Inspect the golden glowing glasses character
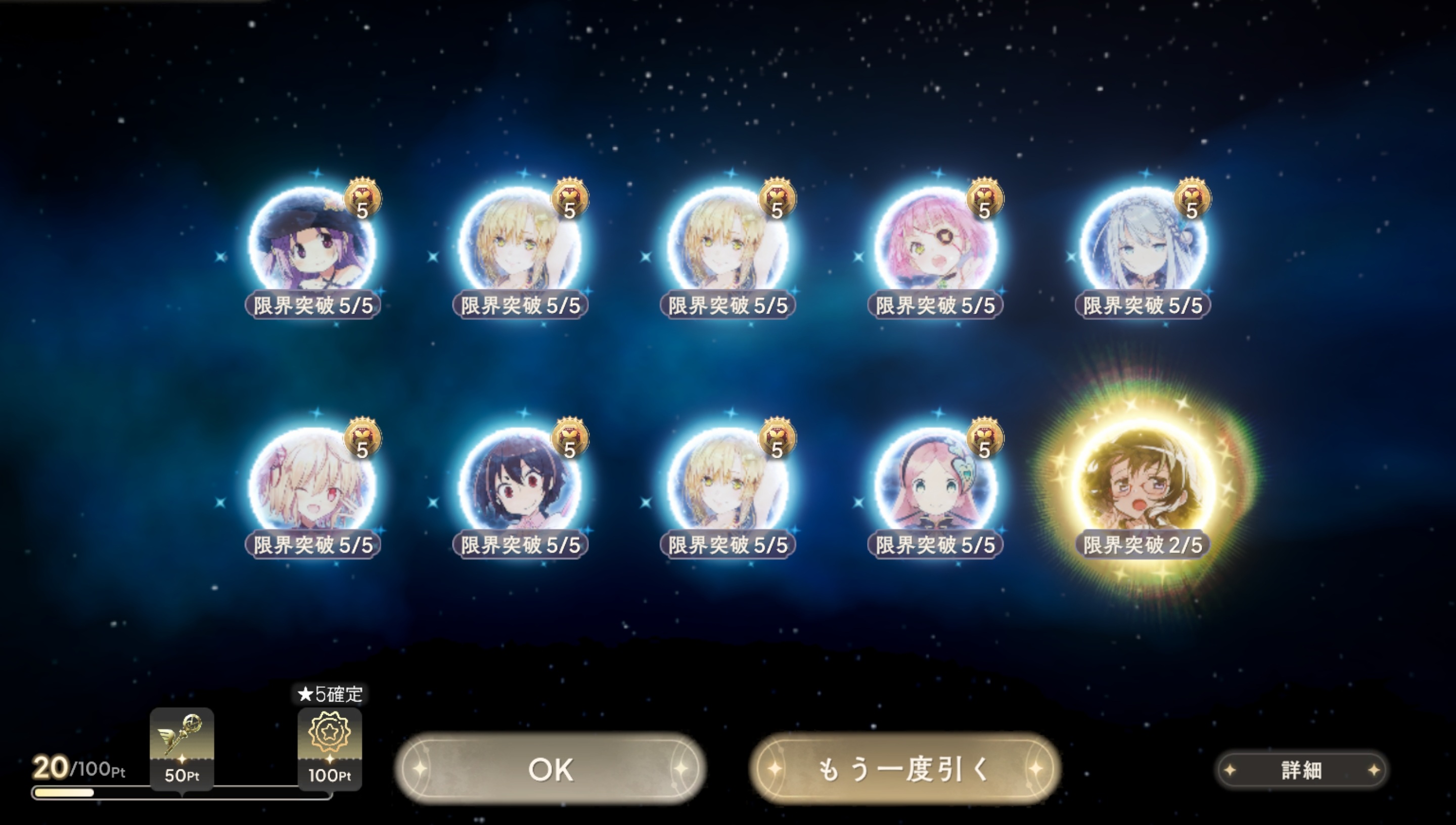The image size is (1456, 825). click(x=1143, y=484)
